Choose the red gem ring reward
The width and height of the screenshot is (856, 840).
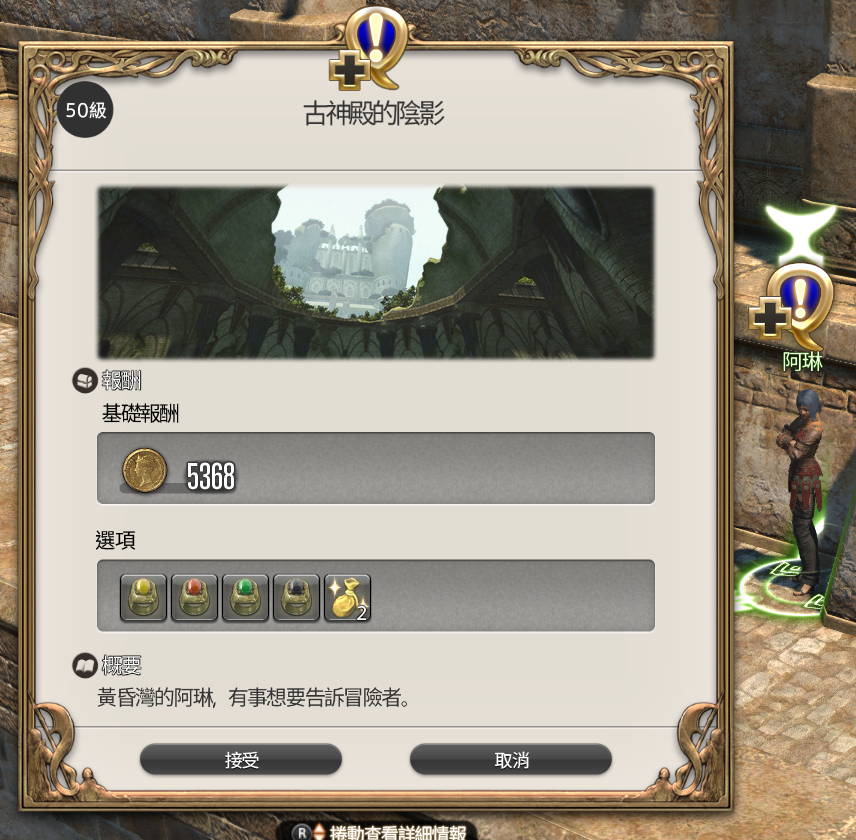tap(194, 597)
